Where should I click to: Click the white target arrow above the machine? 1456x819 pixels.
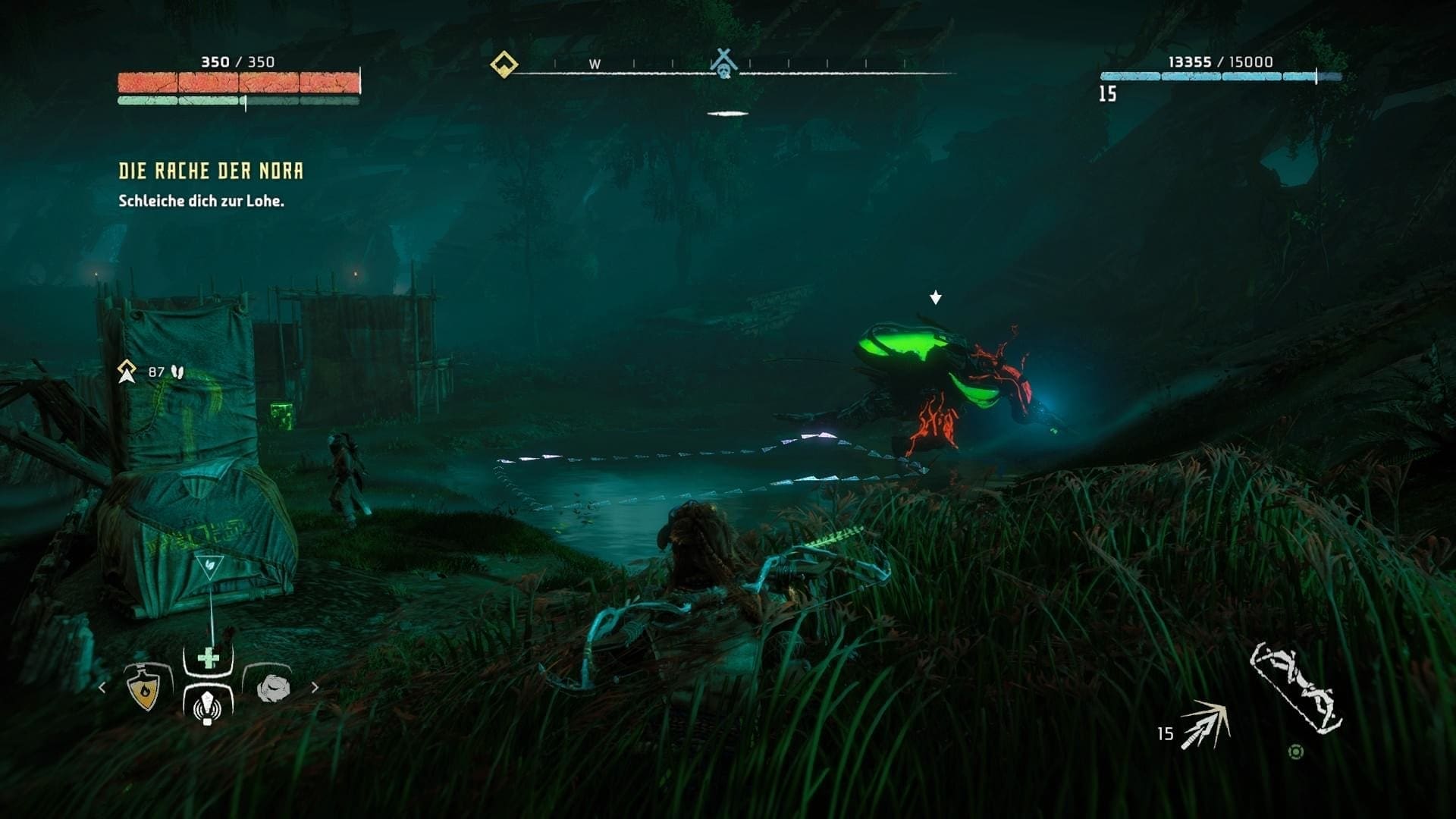tap(936, 297)
